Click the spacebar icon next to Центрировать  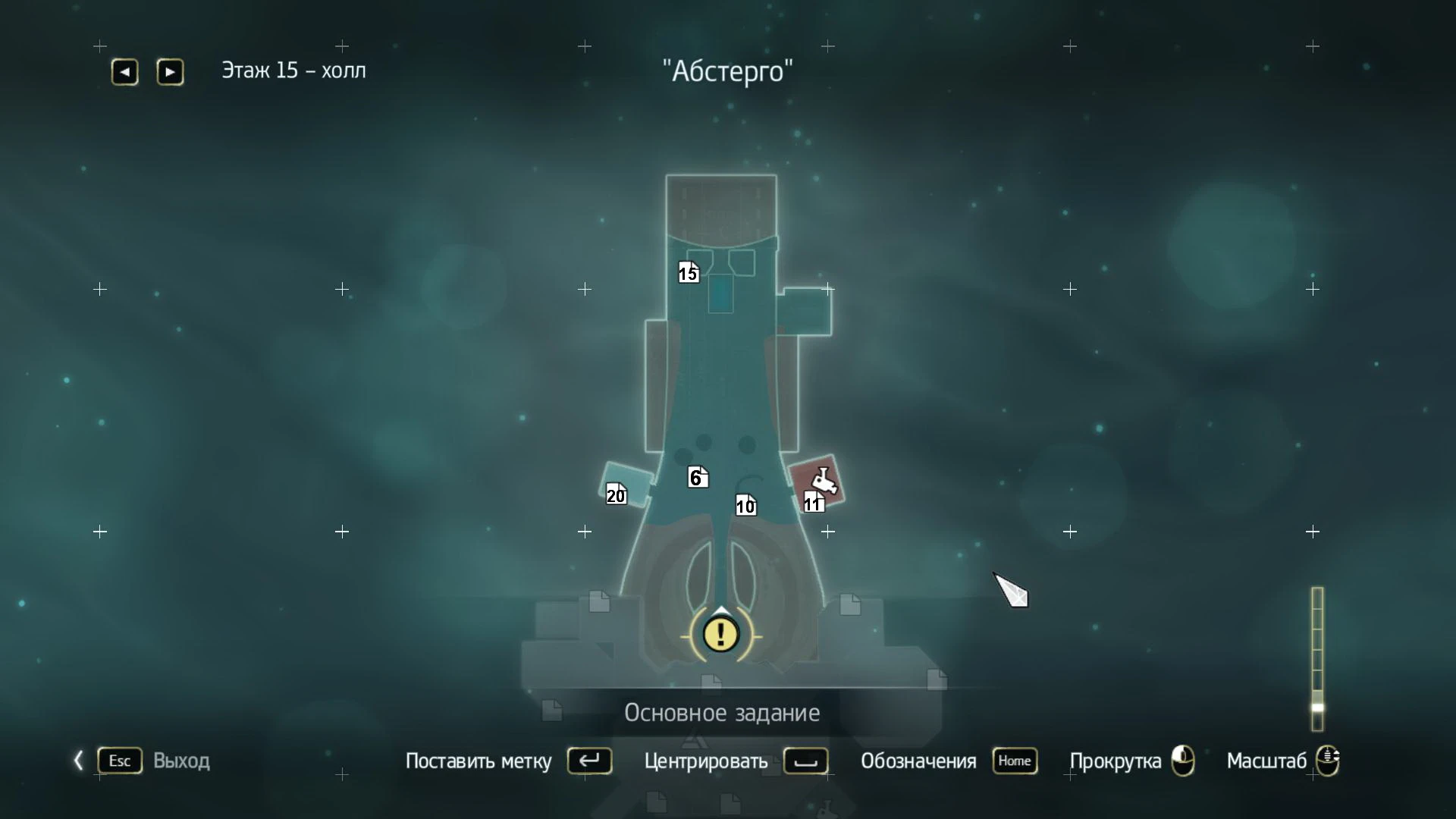pyautogui.click(x=805, y=762)
